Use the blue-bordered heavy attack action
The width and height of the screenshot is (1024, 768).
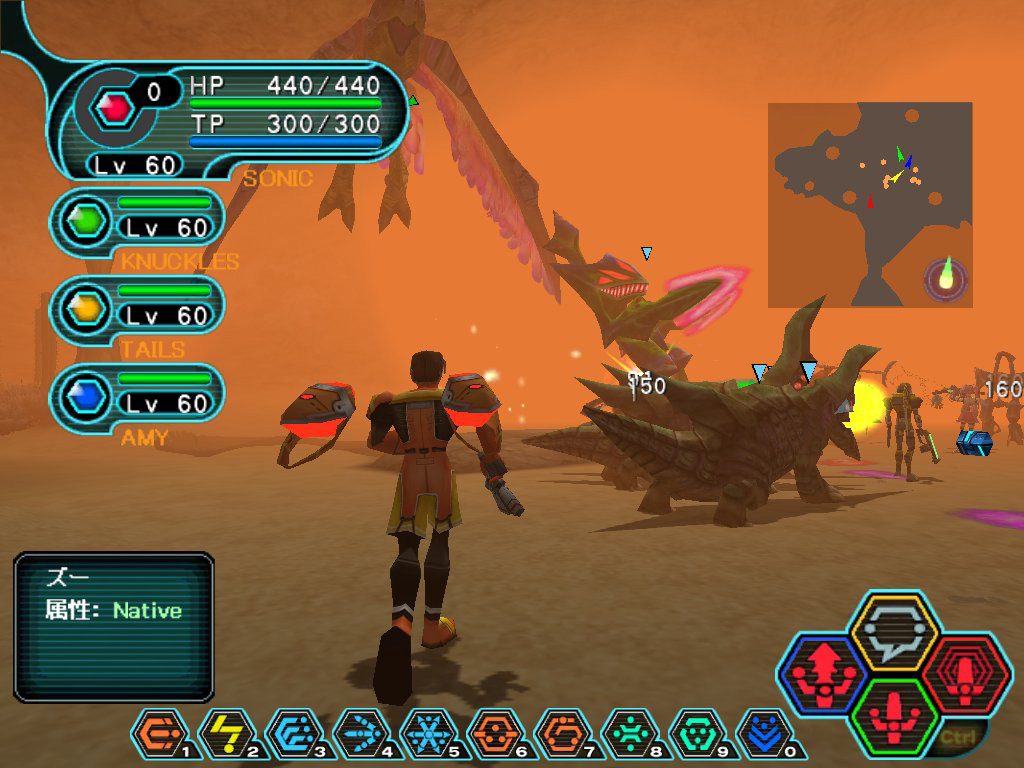pyautogui.click(x=822, y=674)
